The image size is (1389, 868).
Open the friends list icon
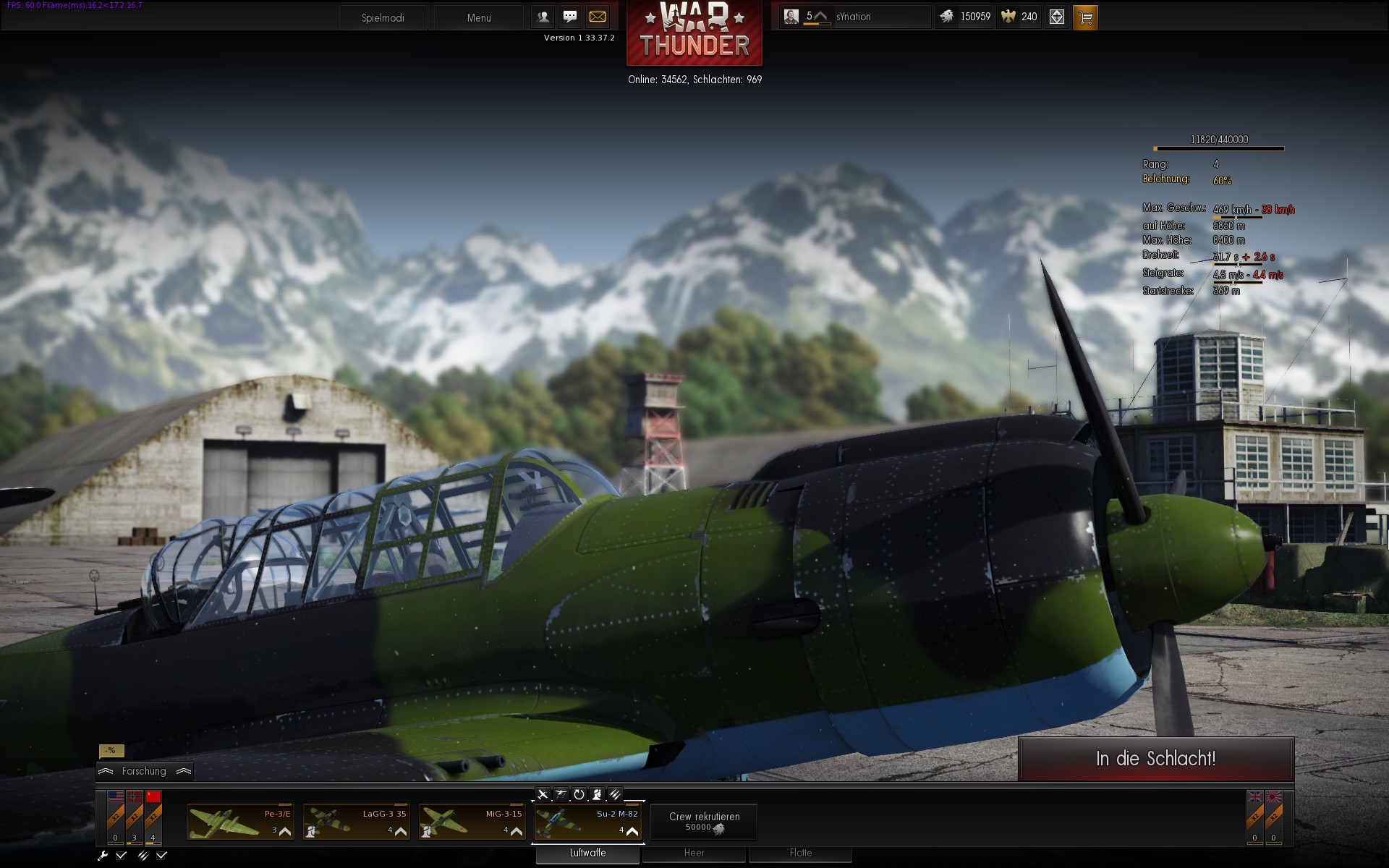pos(543,17)
